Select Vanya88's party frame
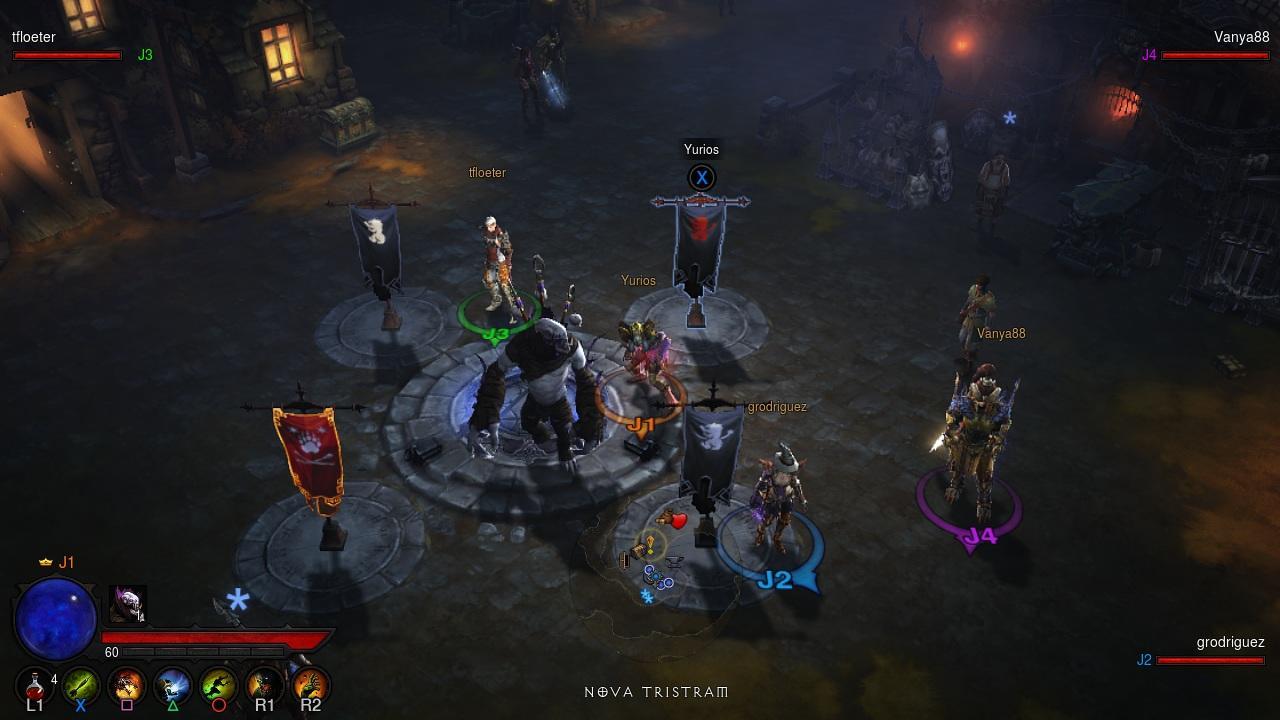This screenshot has height=720, width=1280. pyautogui.click(x=1214, y=47)
